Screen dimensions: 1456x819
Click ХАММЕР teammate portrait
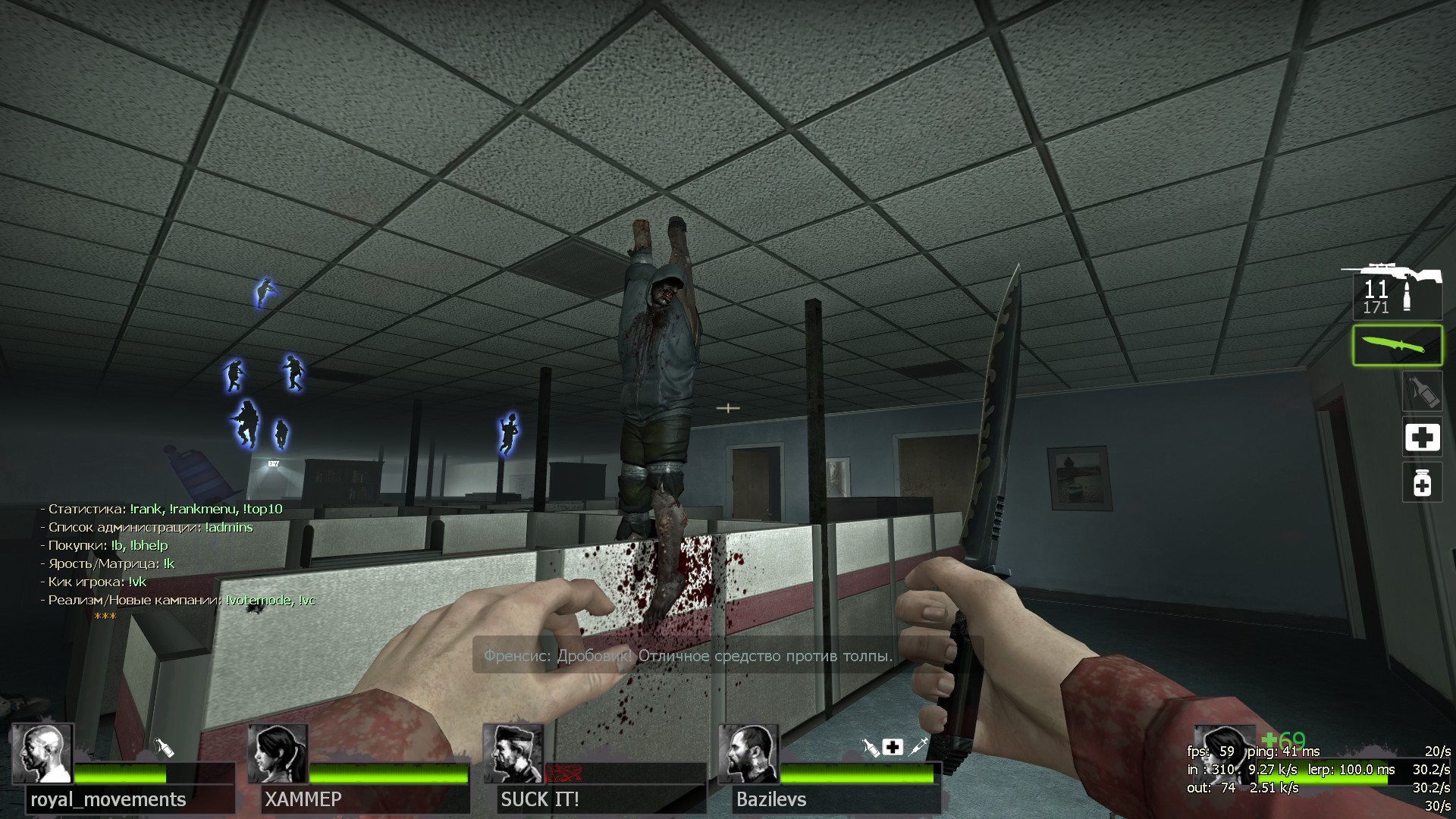point(278,753)
